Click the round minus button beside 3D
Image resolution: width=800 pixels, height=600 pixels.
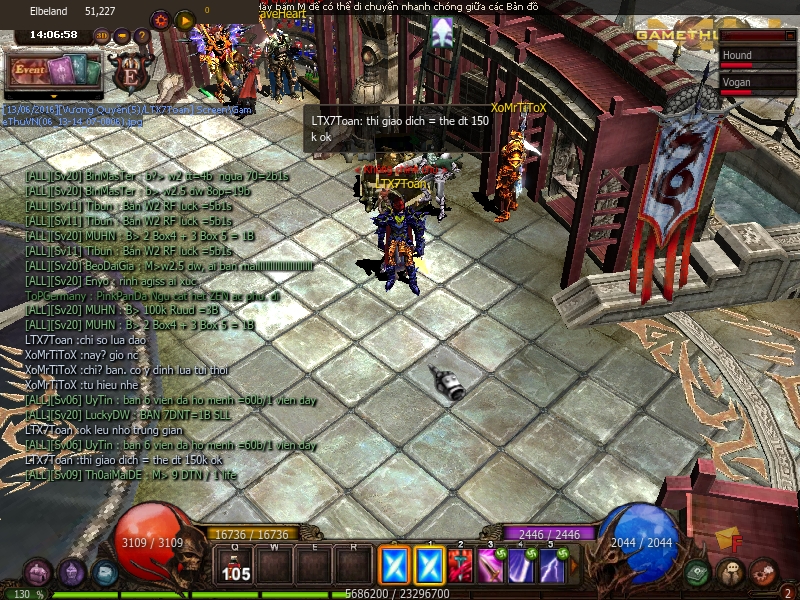122,36
